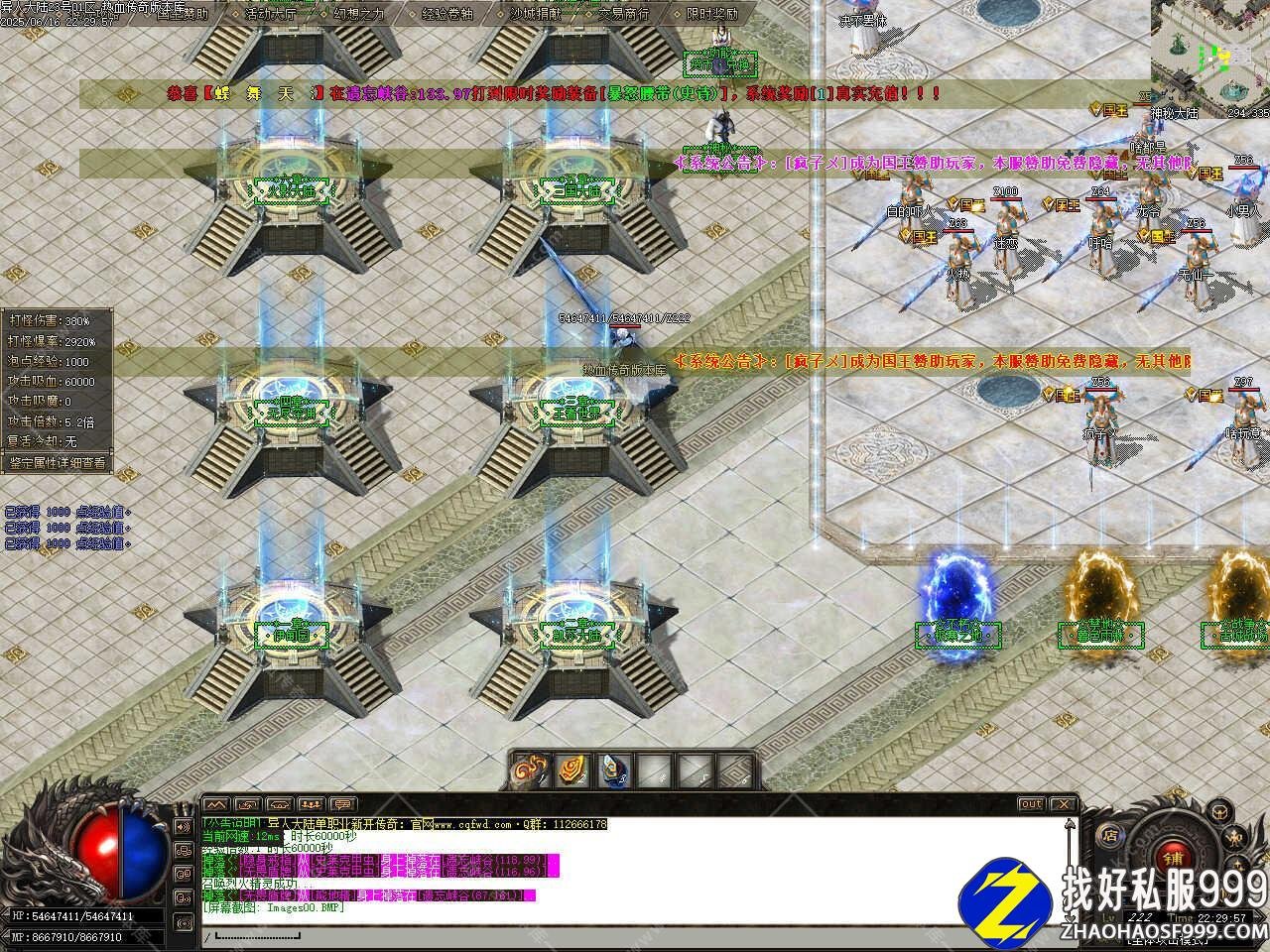Toggle the sound icon beside chat

[183, 825]
